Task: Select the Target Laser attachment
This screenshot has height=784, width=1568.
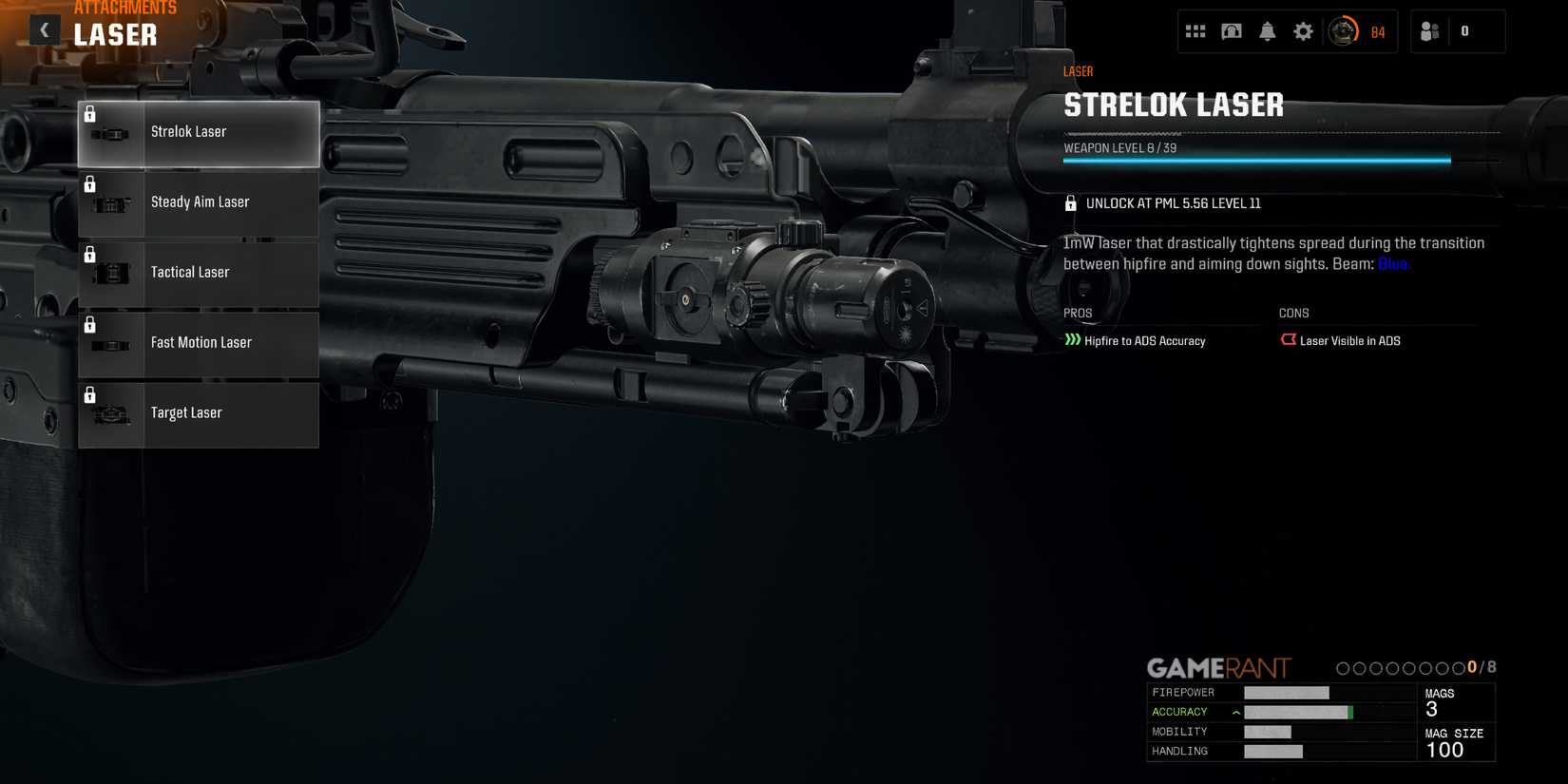Action: click(198, 413)
